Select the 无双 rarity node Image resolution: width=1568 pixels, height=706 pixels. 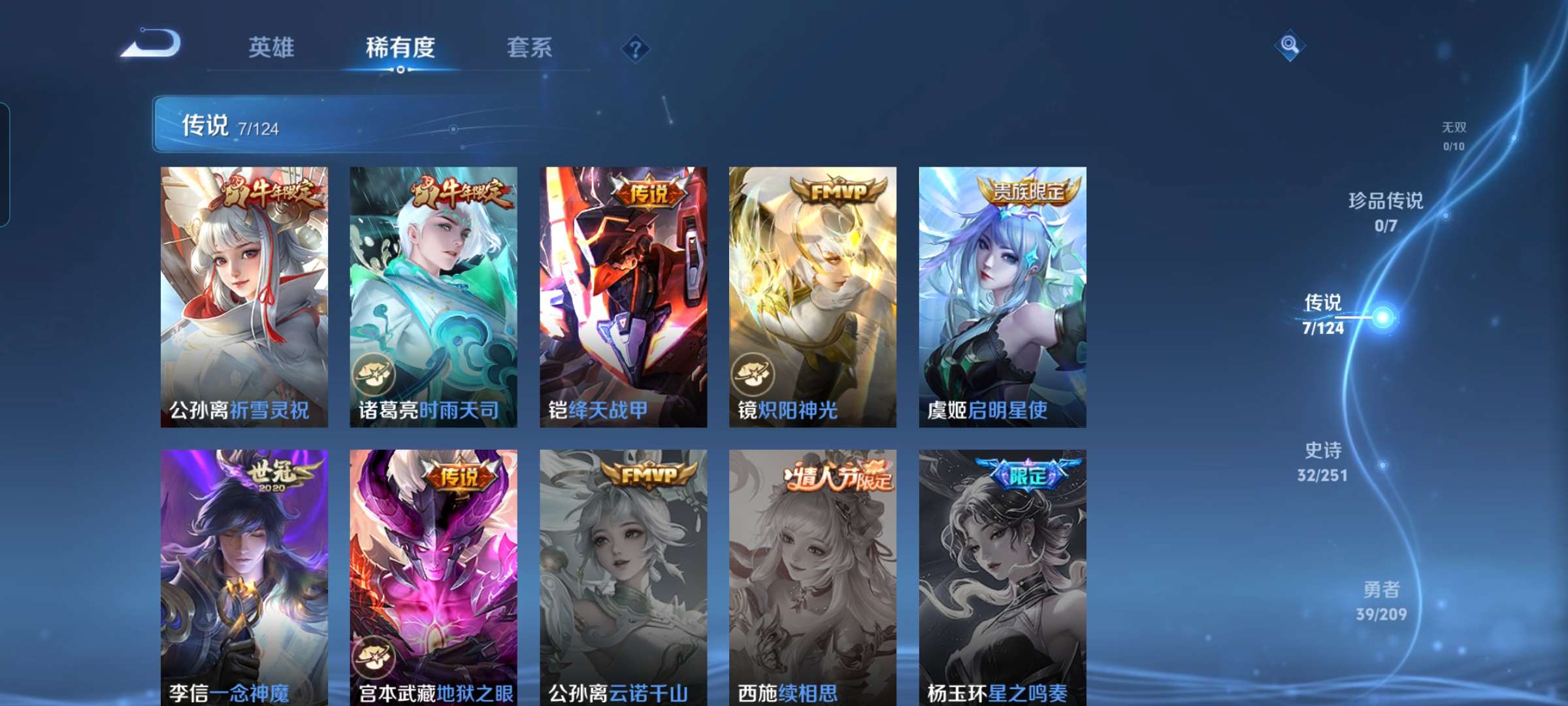1455,134
